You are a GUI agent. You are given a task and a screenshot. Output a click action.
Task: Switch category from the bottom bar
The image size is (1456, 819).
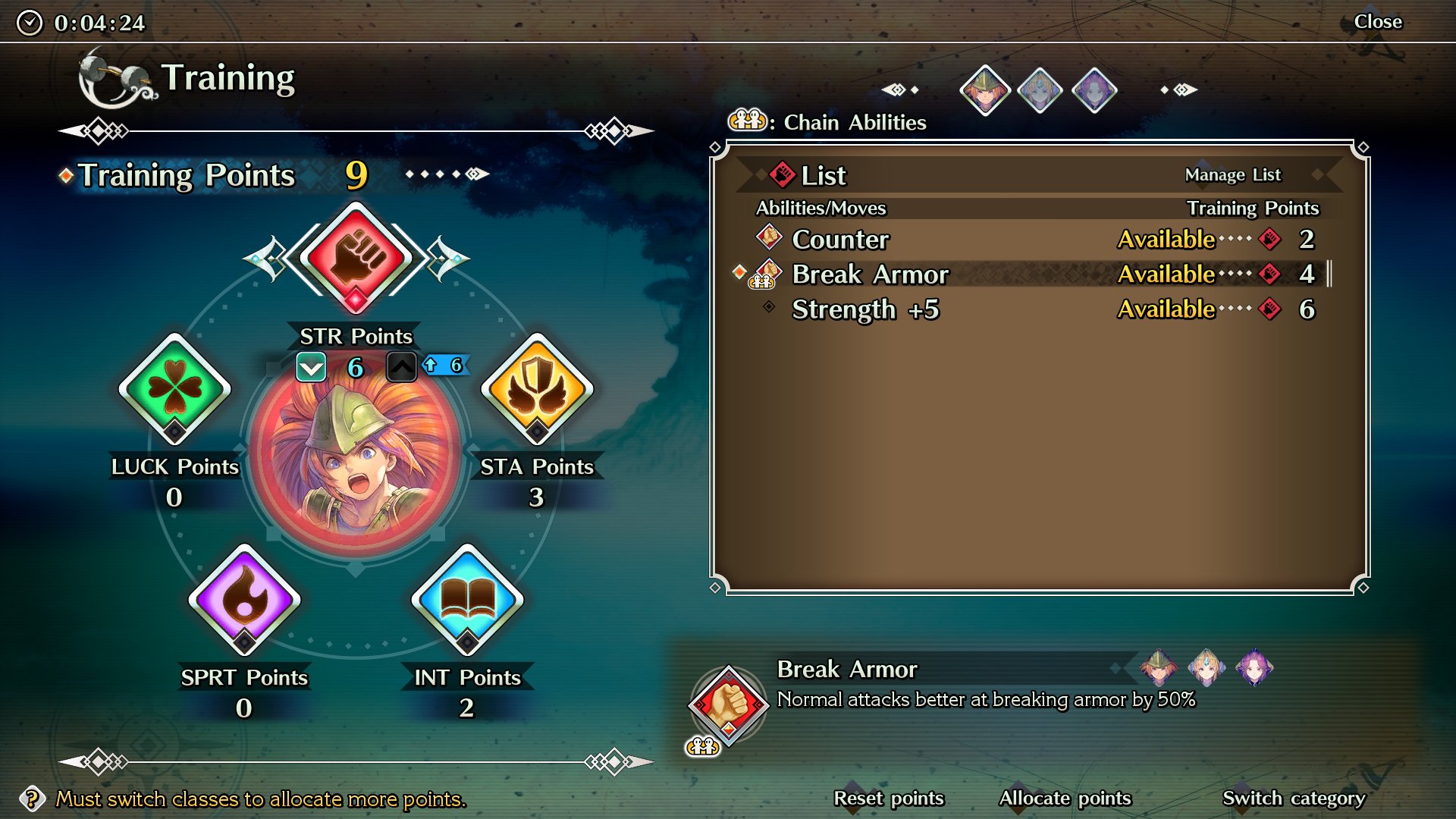click(x=1293, y=798)
